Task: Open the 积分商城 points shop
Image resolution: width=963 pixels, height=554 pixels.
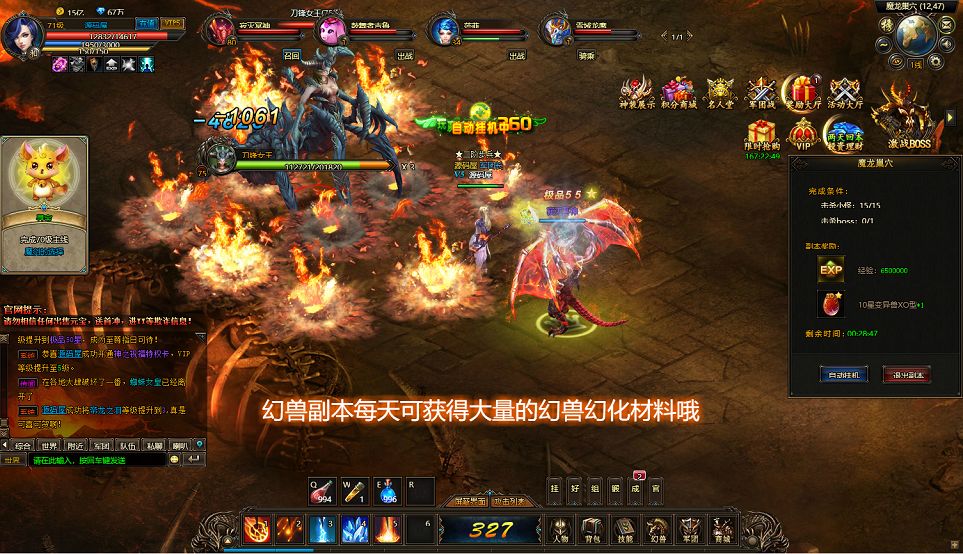Action: point(678,93)
